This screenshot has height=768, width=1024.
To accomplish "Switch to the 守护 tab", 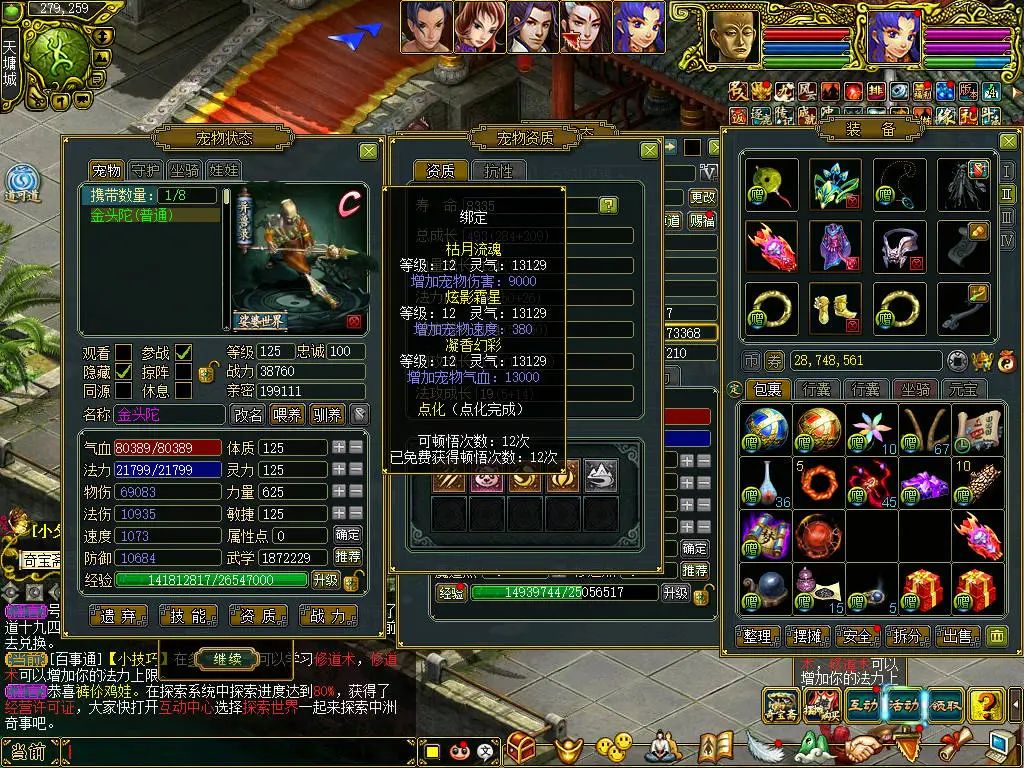I will click(146, 170).
